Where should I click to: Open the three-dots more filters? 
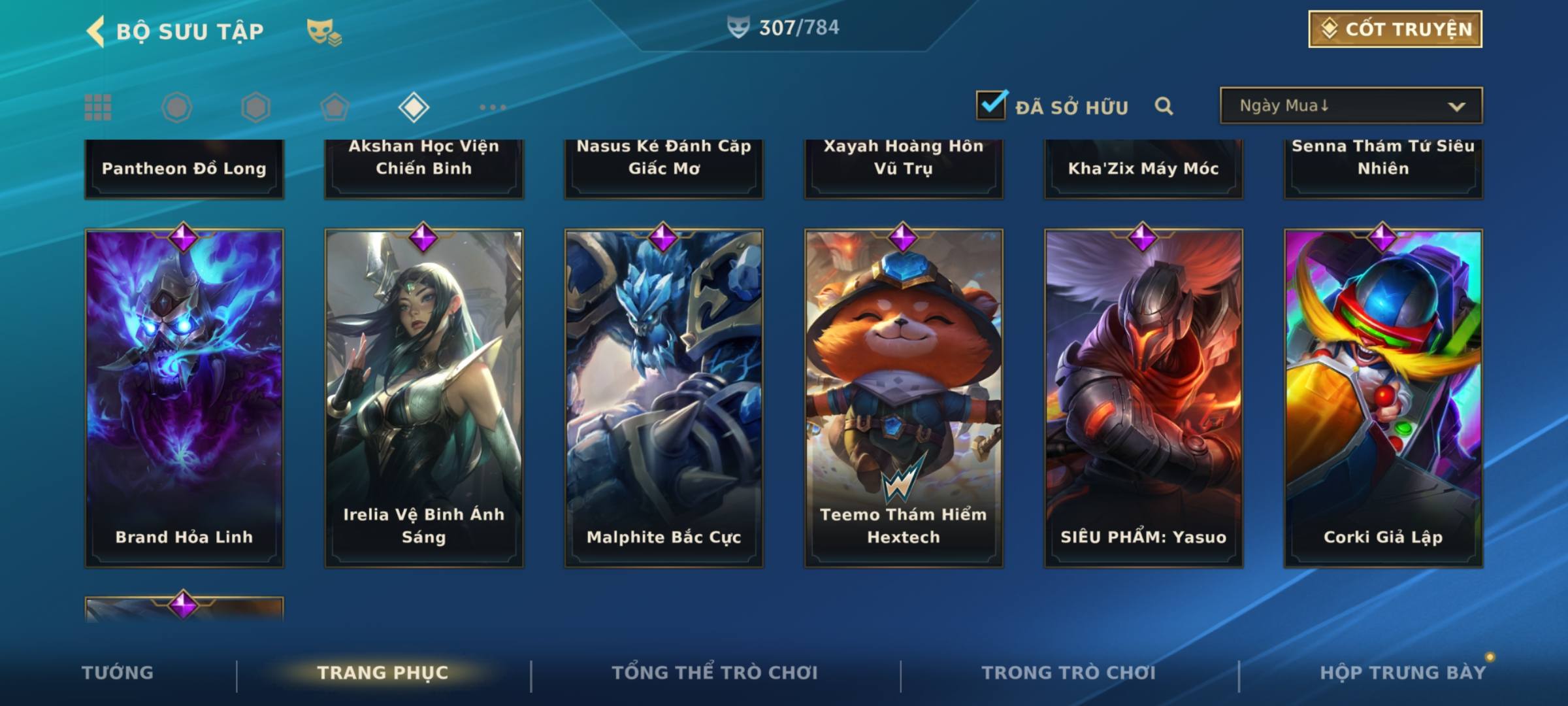tap(493, 107)
